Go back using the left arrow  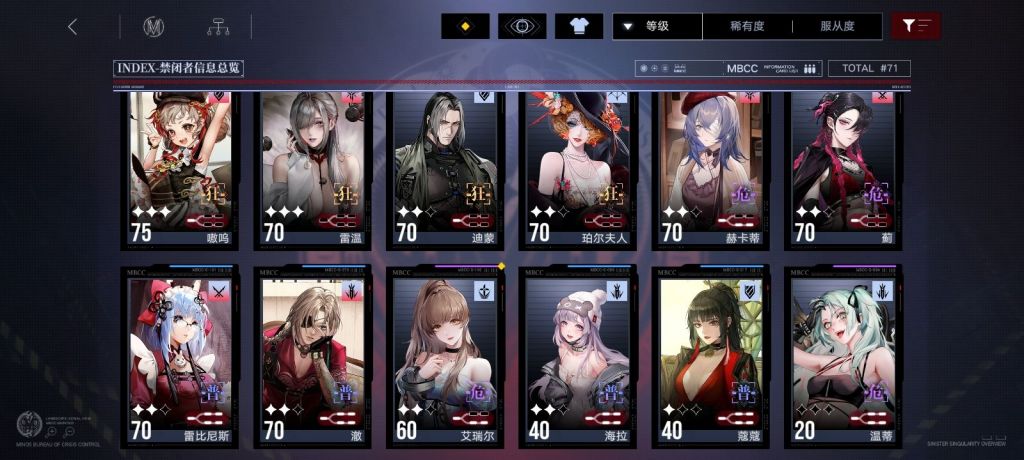[x=72, y=27]
